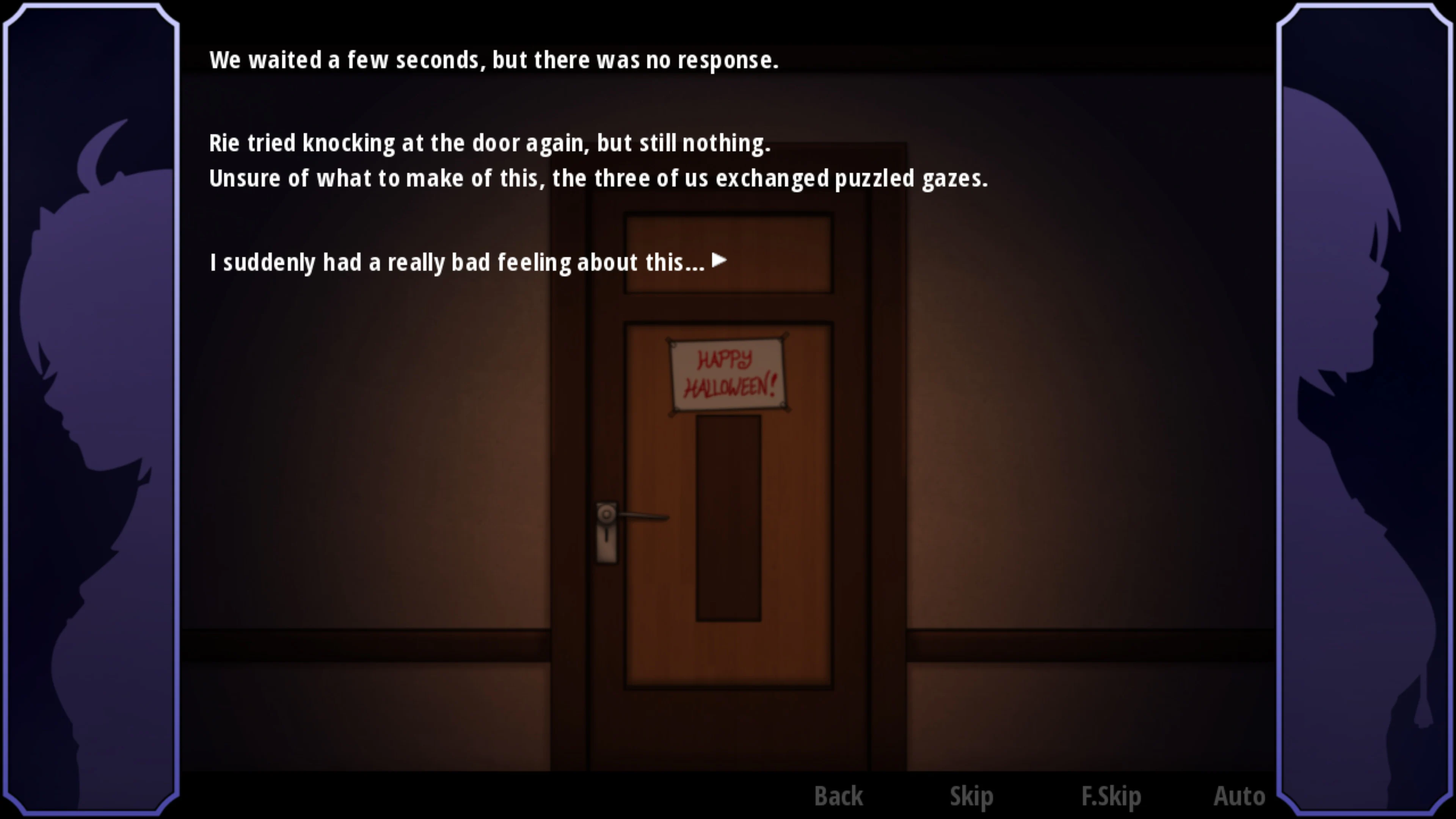This screenshot has width=1456, height=819.
Task: Click the advance arrow after the text
Action: [719, 260]
